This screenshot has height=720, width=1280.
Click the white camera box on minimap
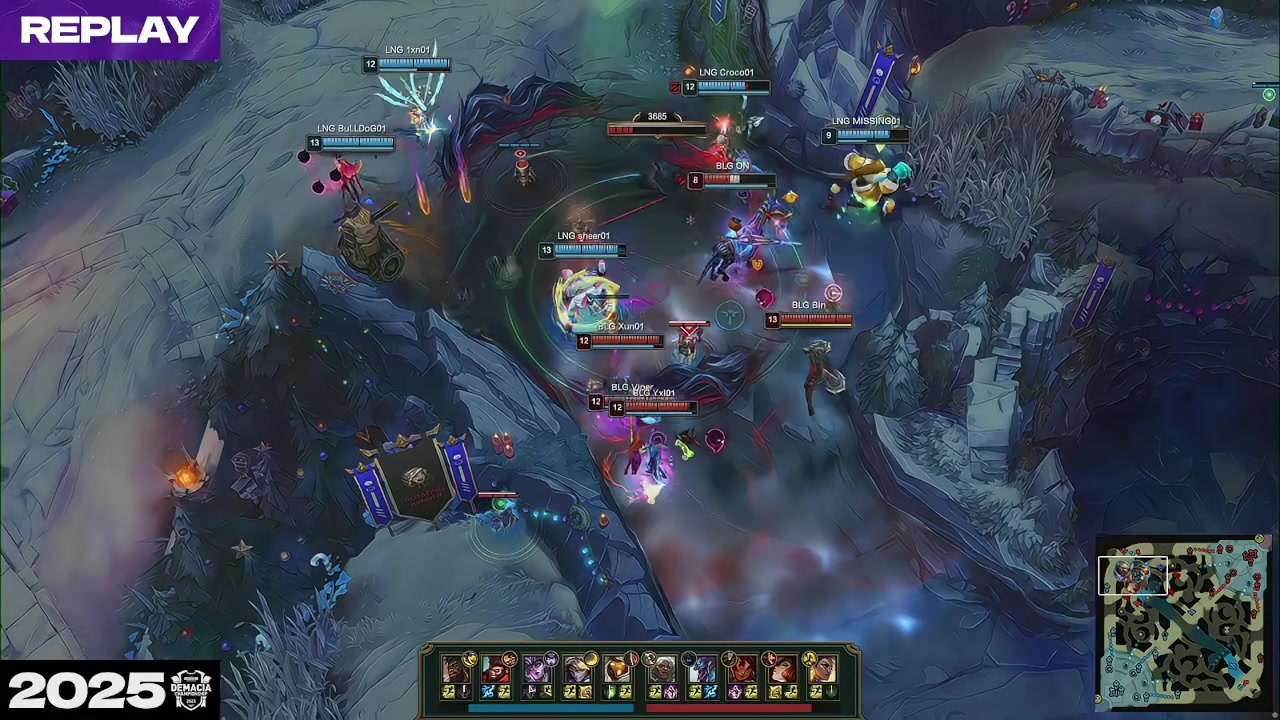coord(1133,576)
